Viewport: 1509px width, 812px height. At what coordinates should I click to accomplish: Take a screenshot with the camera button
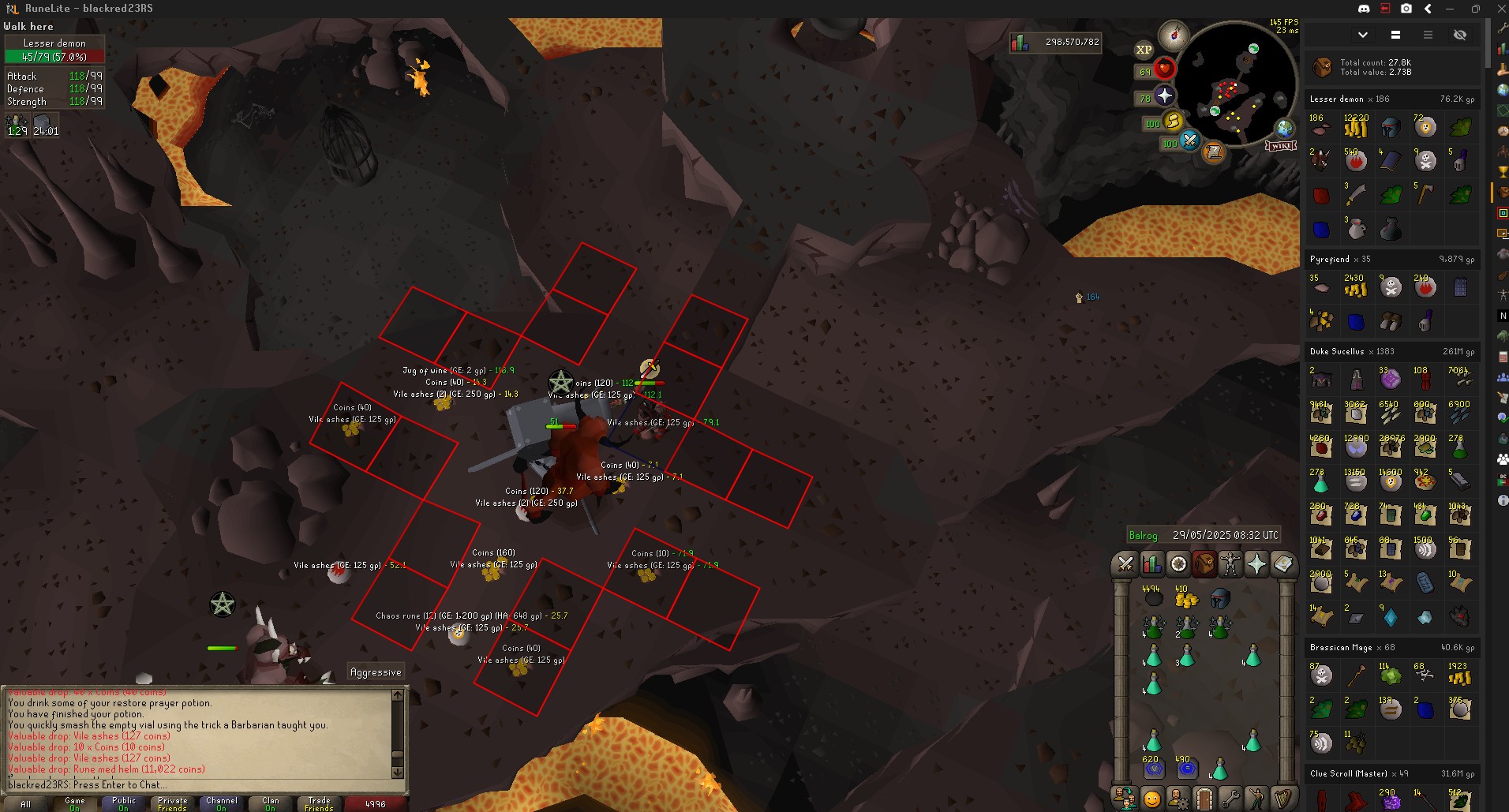click(x=1406, y=9)
